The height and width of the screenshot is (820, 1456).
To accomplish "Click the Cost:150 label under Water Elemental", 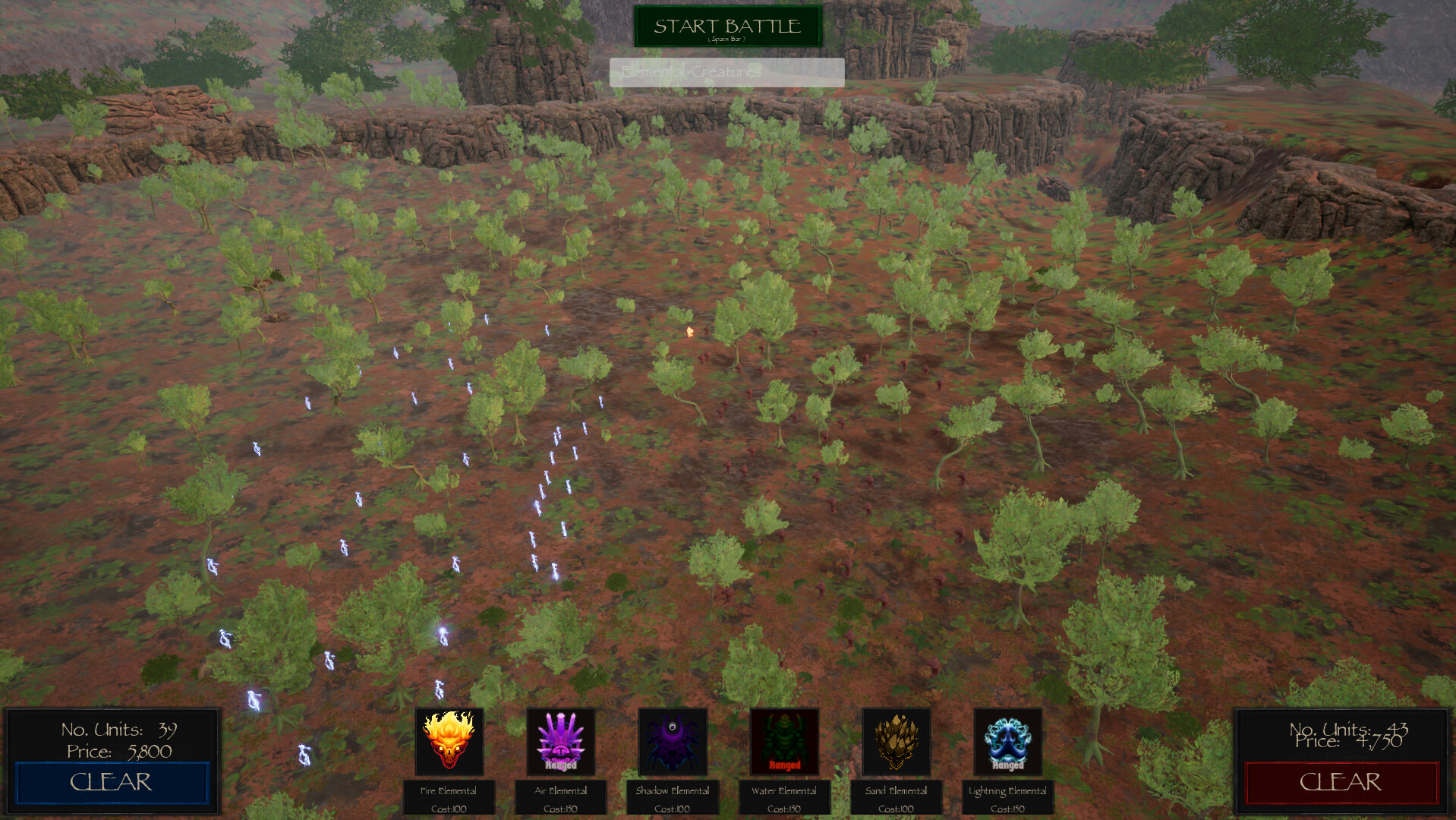I will [x=784, y=809].
